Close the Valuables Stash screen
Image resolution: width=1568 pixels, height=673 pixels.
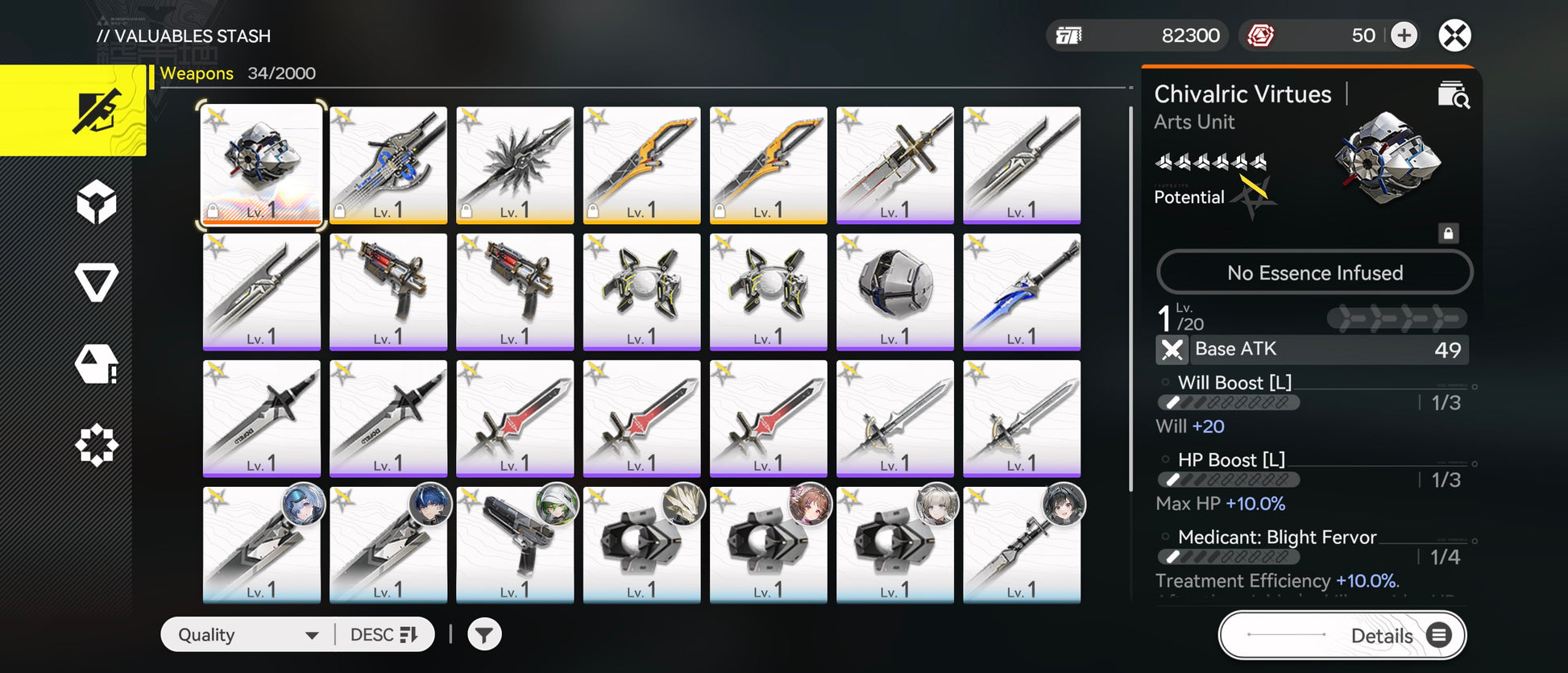[x=1454, y=35]
